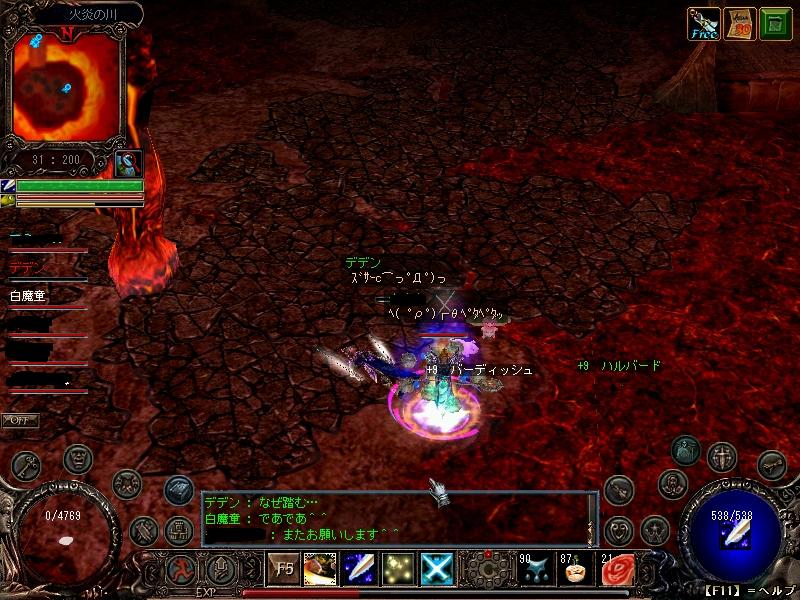Image resolution: width=800 pixels, height=600 pixels.
Task: Activate the yellow sparkles skill slot
Action: click(399, 570)
